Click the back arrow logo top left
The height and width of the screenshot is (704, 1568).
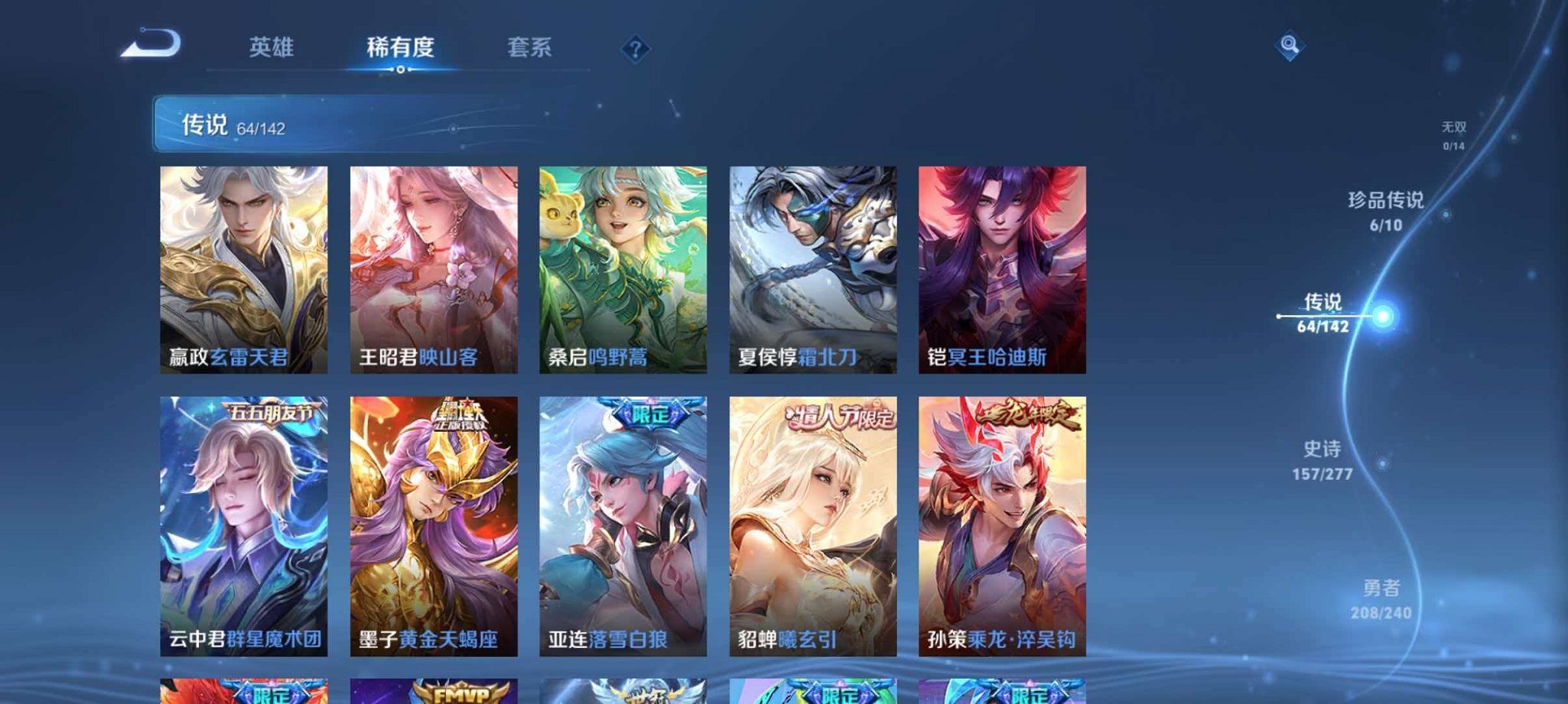pyautogui.click(x=151, y=47)
